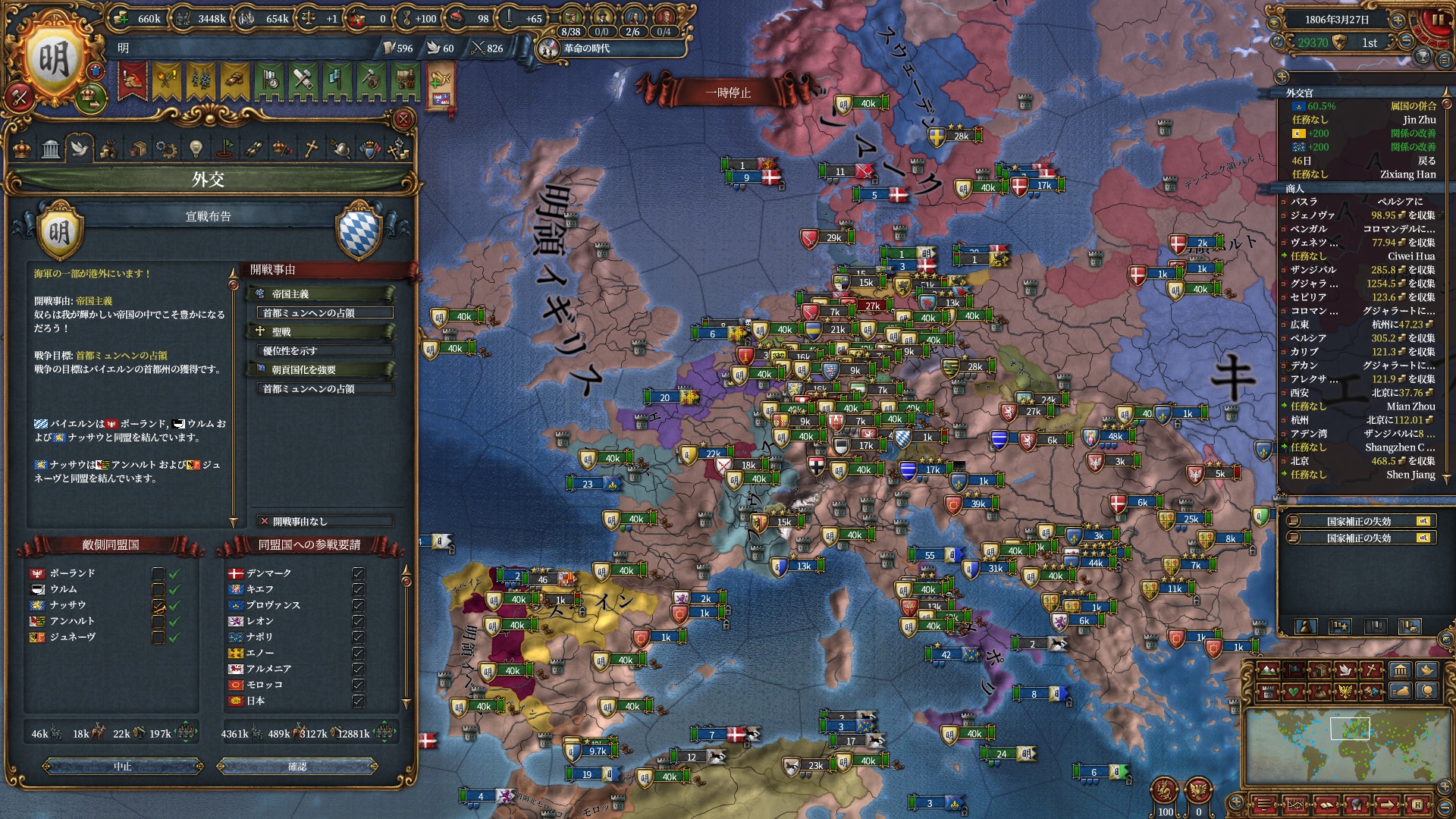Viewport: 1456px width, 819px height.
Task: Confirm the war declaration with 確認
Action: (297, 767)
